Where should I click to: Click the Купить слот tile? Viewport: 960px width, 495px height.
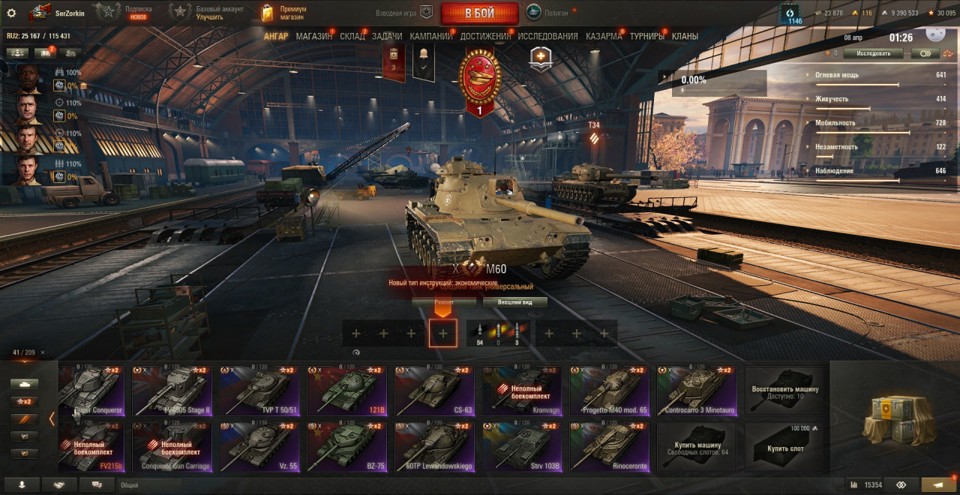[785, 446]
